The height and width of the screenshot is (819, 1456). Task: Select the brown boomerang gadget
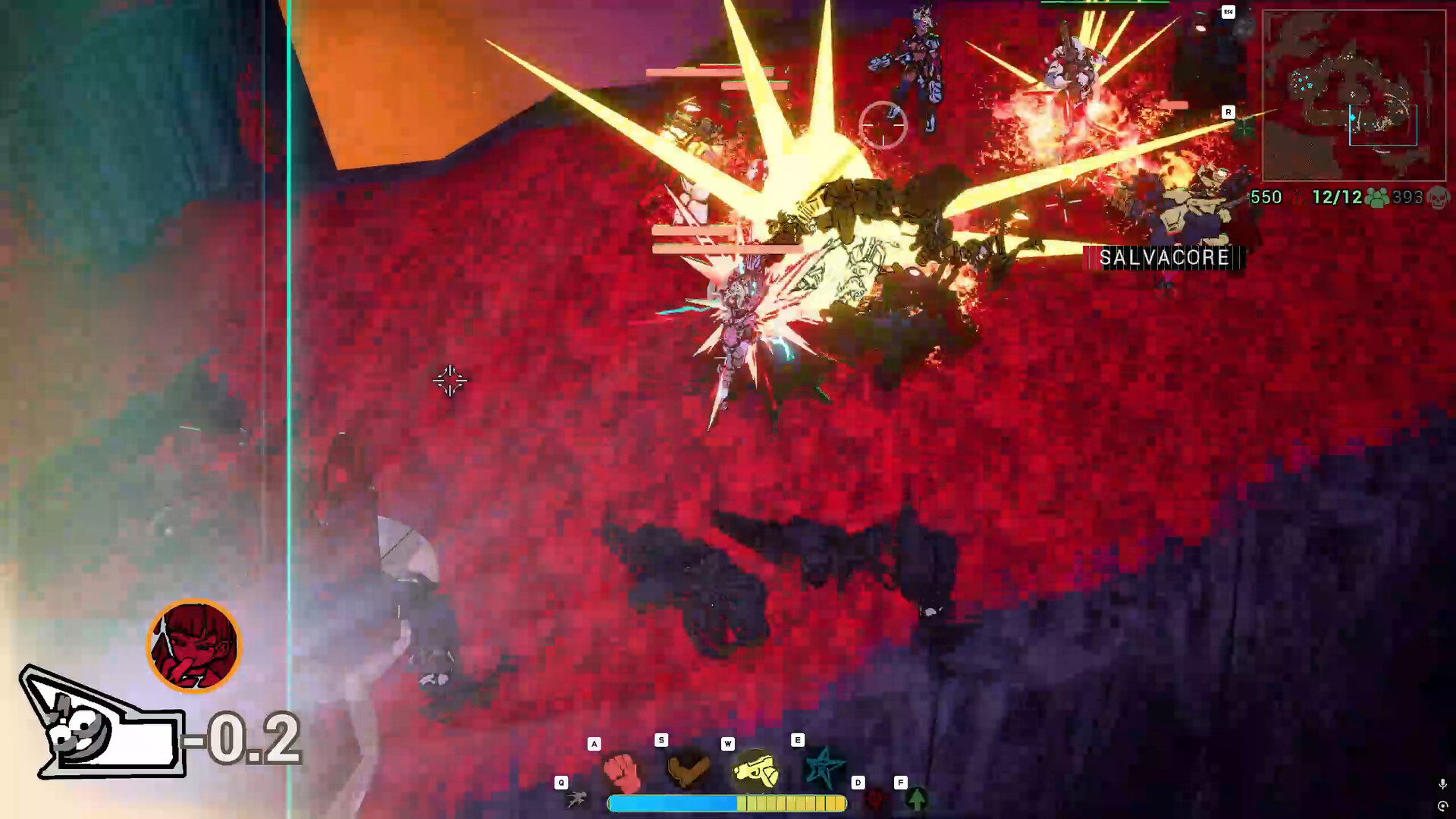tap(686, 770)
